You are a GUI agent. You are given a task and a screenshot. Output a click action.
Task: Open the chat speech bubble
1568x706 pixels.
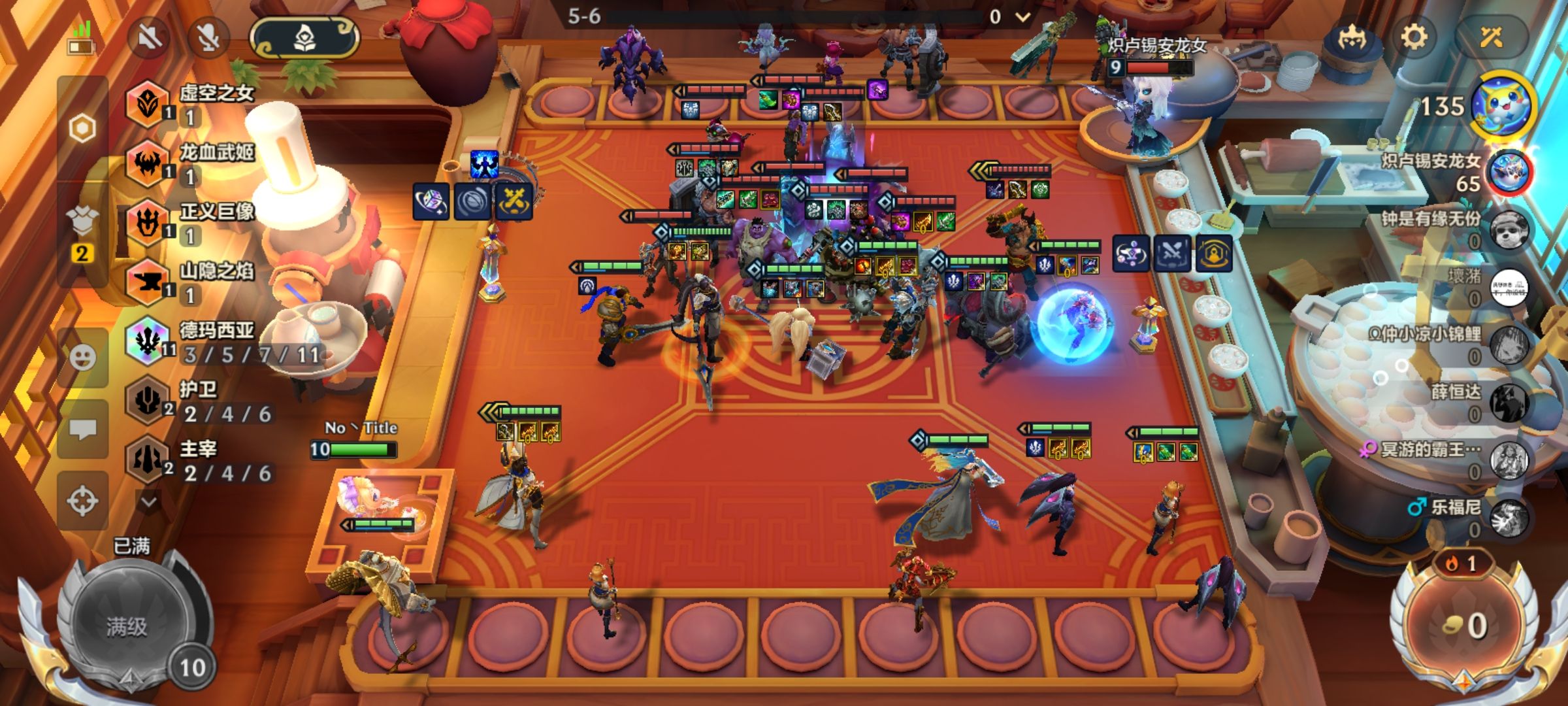tap(82, 429)
